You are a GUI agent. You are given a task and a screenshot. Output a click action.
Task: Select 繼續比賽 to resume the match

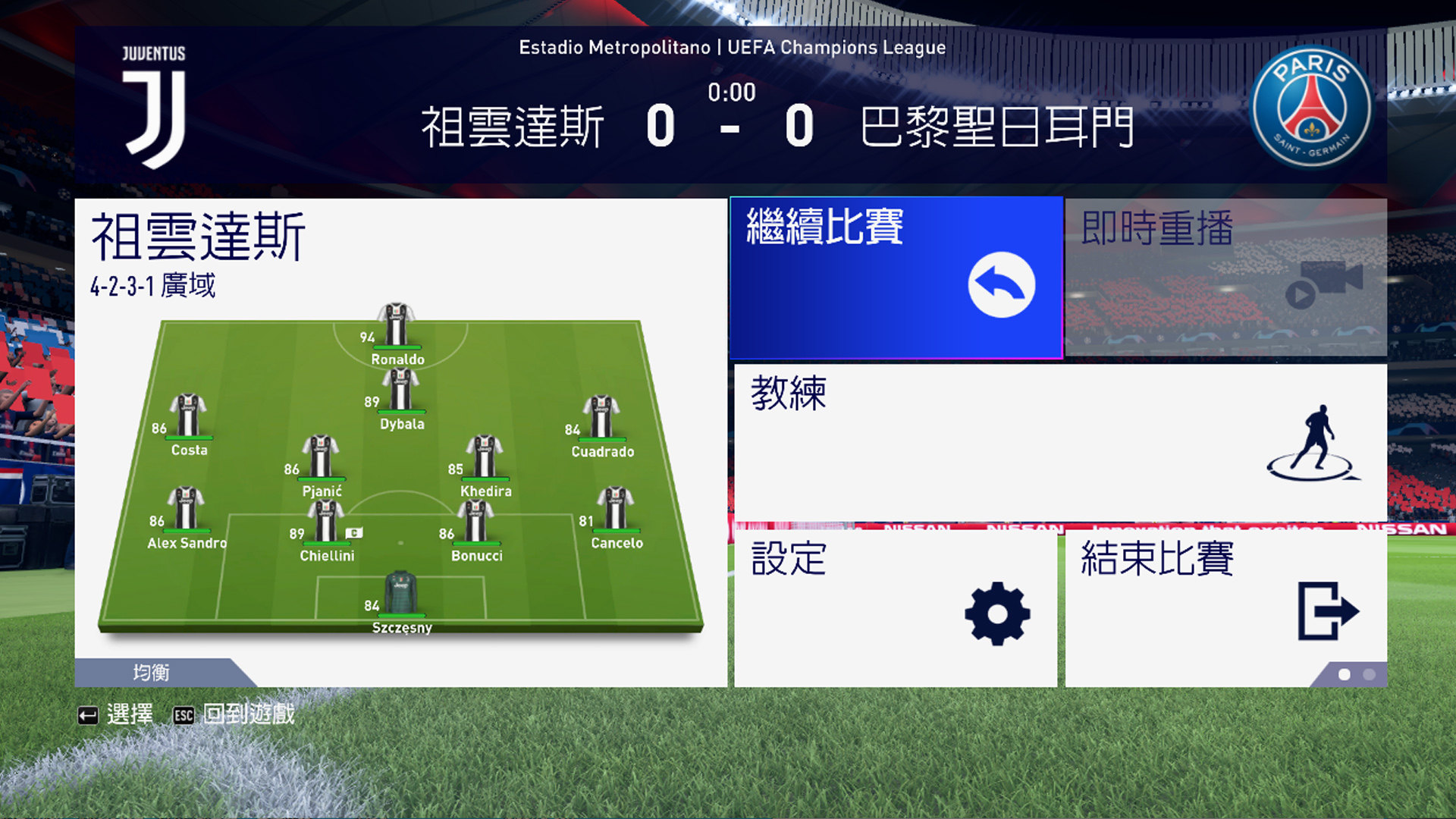tap(896, 278)
